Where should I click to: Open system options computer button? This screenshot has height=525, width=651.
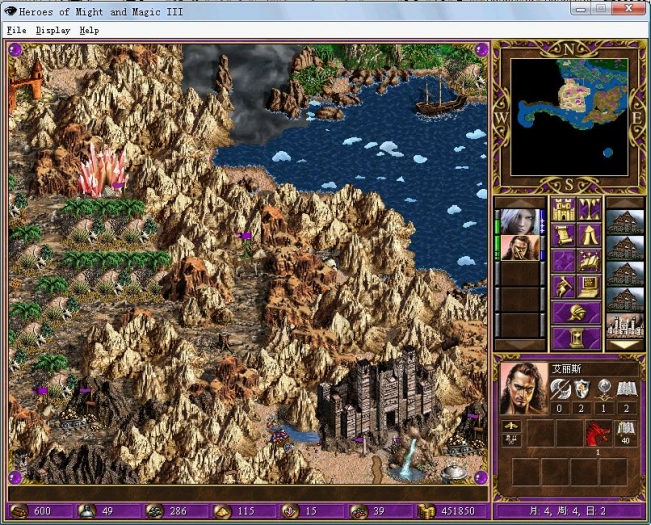[x=589, y=287]
